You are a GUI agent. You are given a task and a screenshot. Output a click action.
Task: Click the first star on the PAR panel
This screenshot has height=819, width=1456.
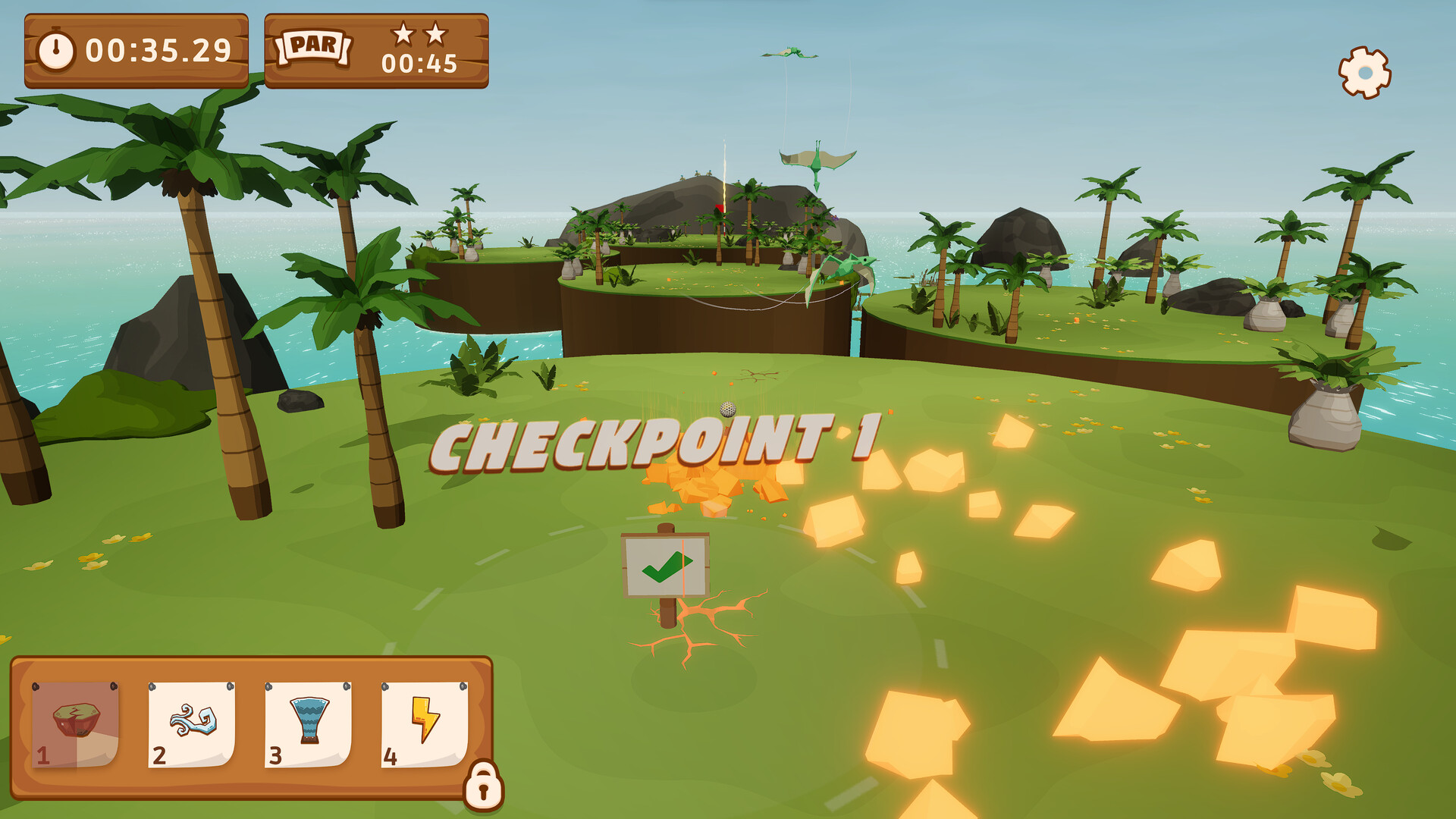click(406, 35)
